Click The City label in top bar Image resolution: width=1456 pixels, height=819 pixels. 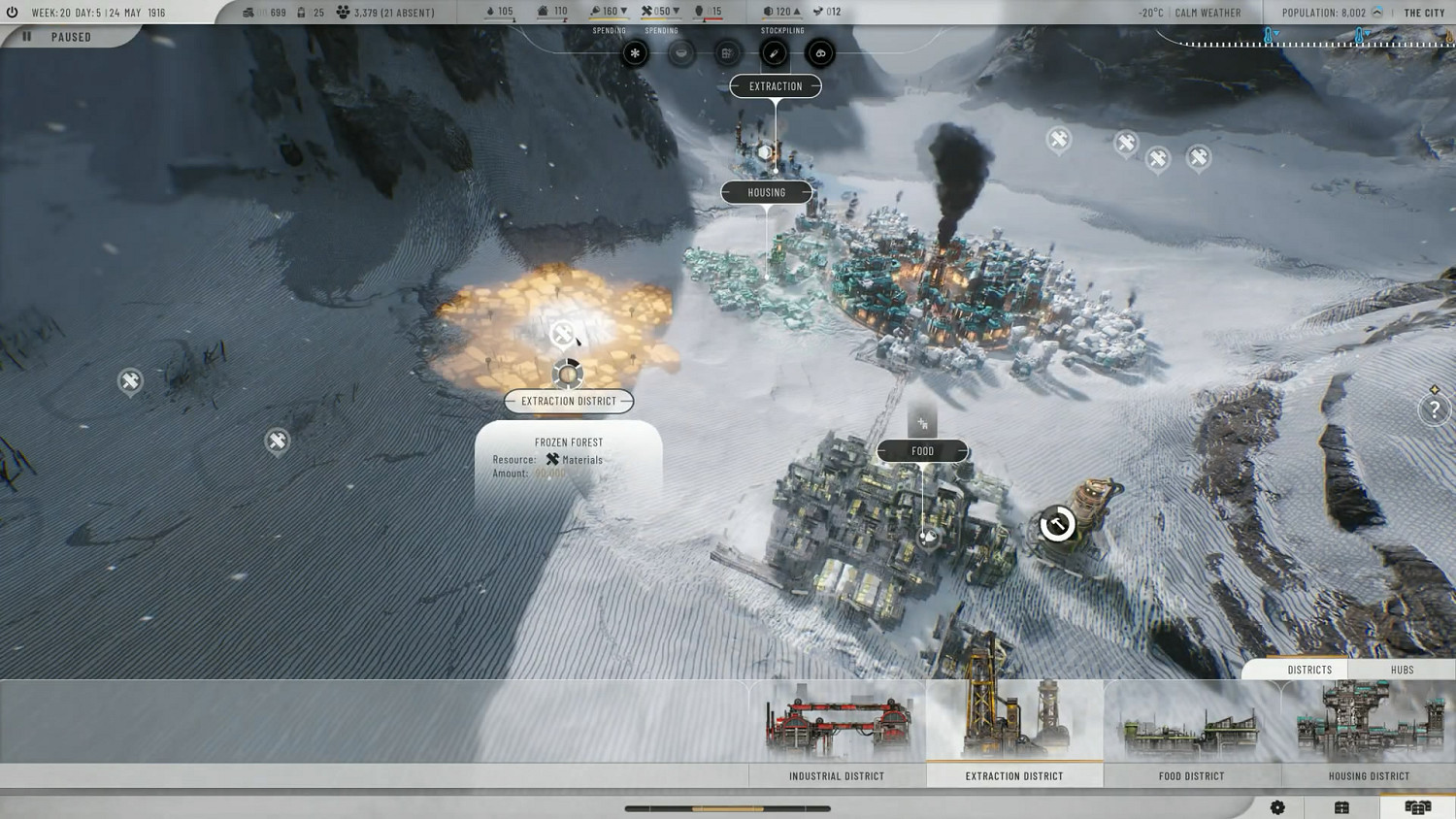pos(1424,13)
